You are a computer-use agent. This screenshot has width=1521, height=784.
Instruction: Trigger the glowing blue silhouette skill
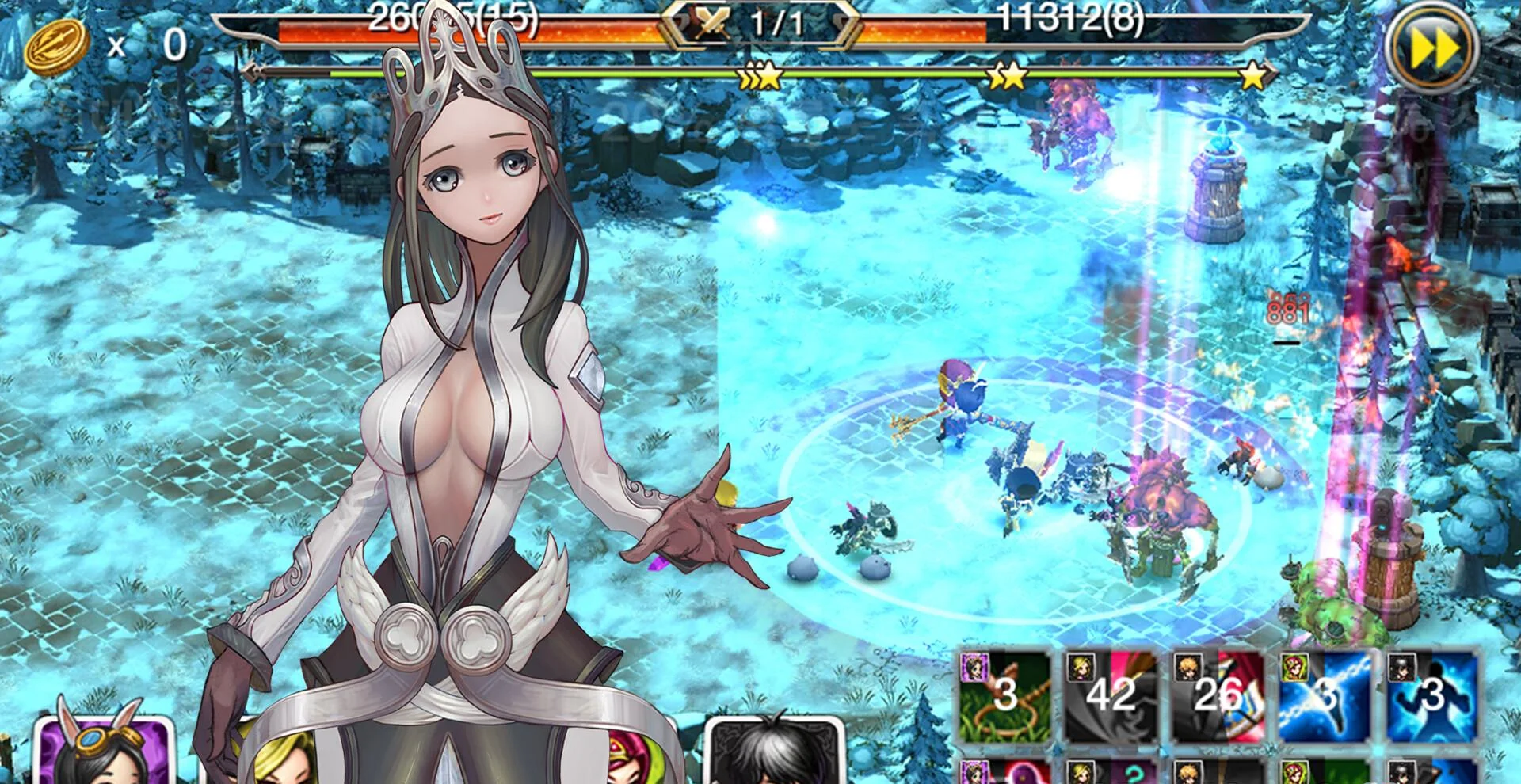(1432, 695)
